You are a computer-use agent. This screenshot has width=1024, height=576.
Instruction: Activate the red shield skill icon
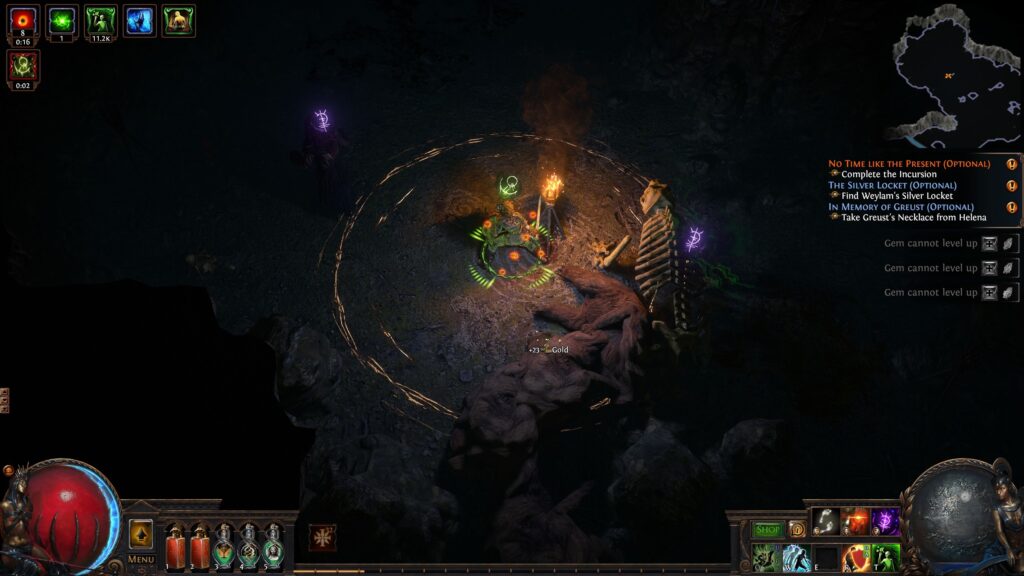[x=856, y=556]
